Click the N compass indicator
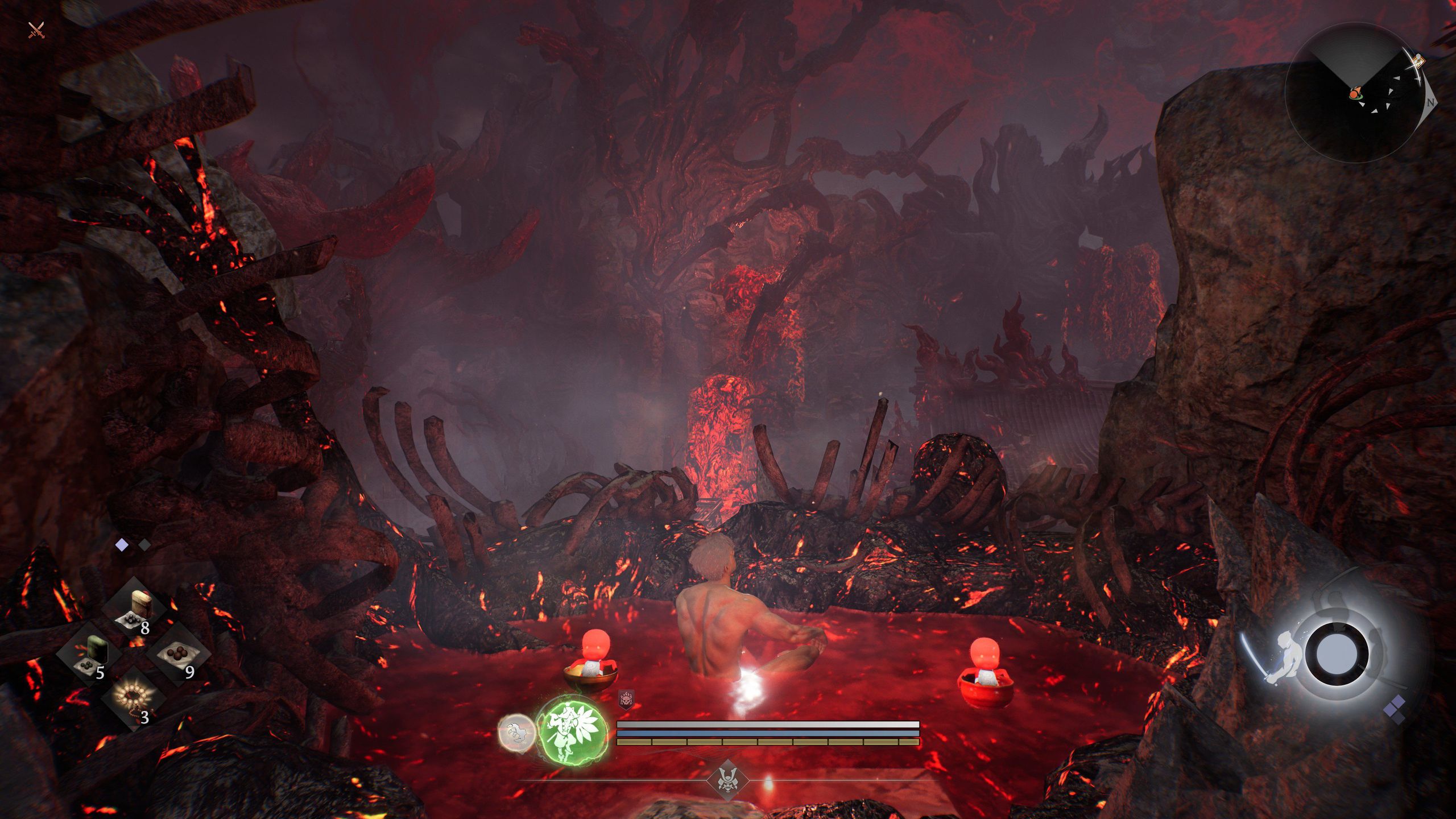Viewport: 1456px width, 819px height. pos(1430,103)
